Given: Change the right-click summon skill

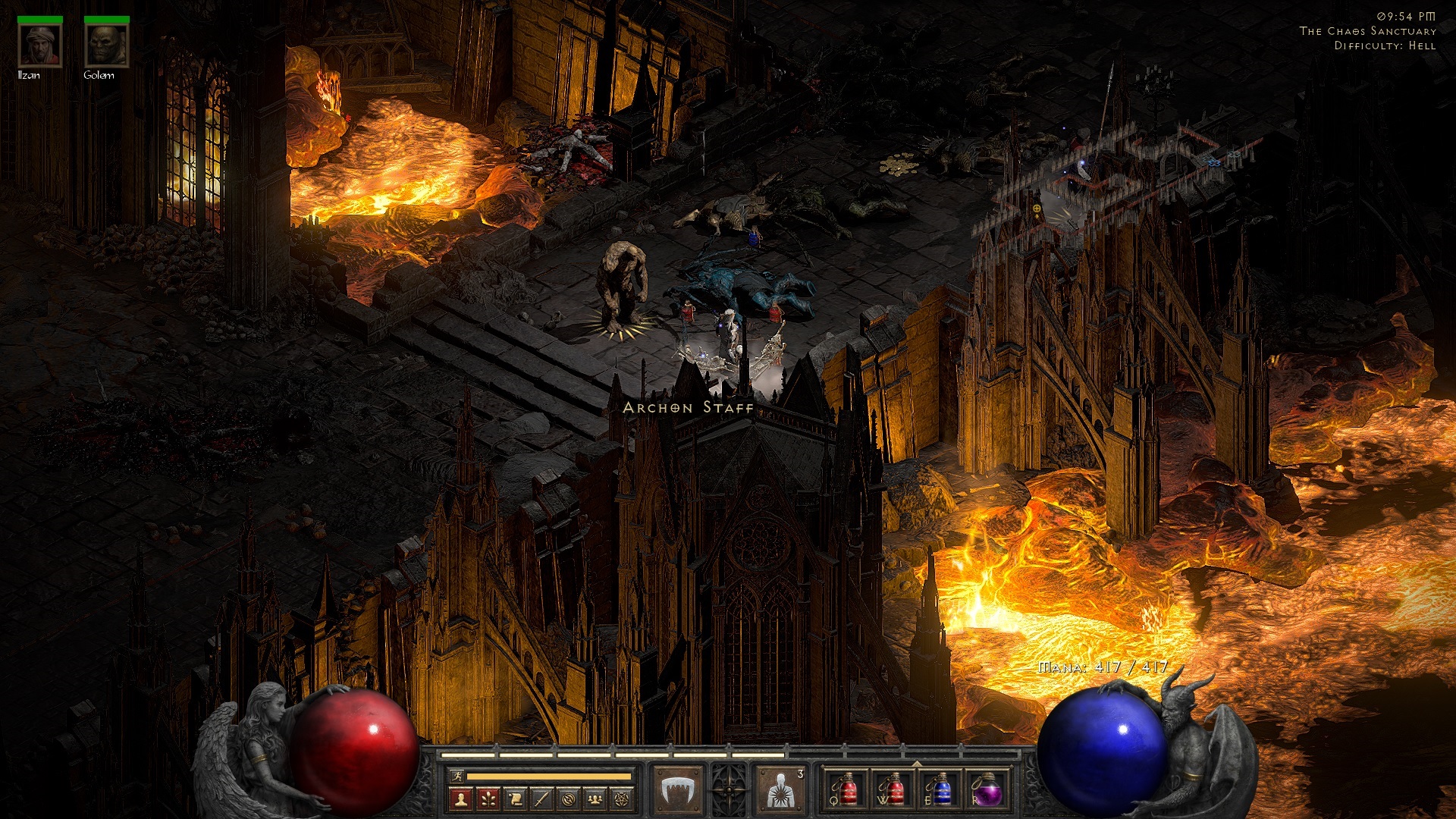Looking at the screenshot, I should click(x=781, y=790).
